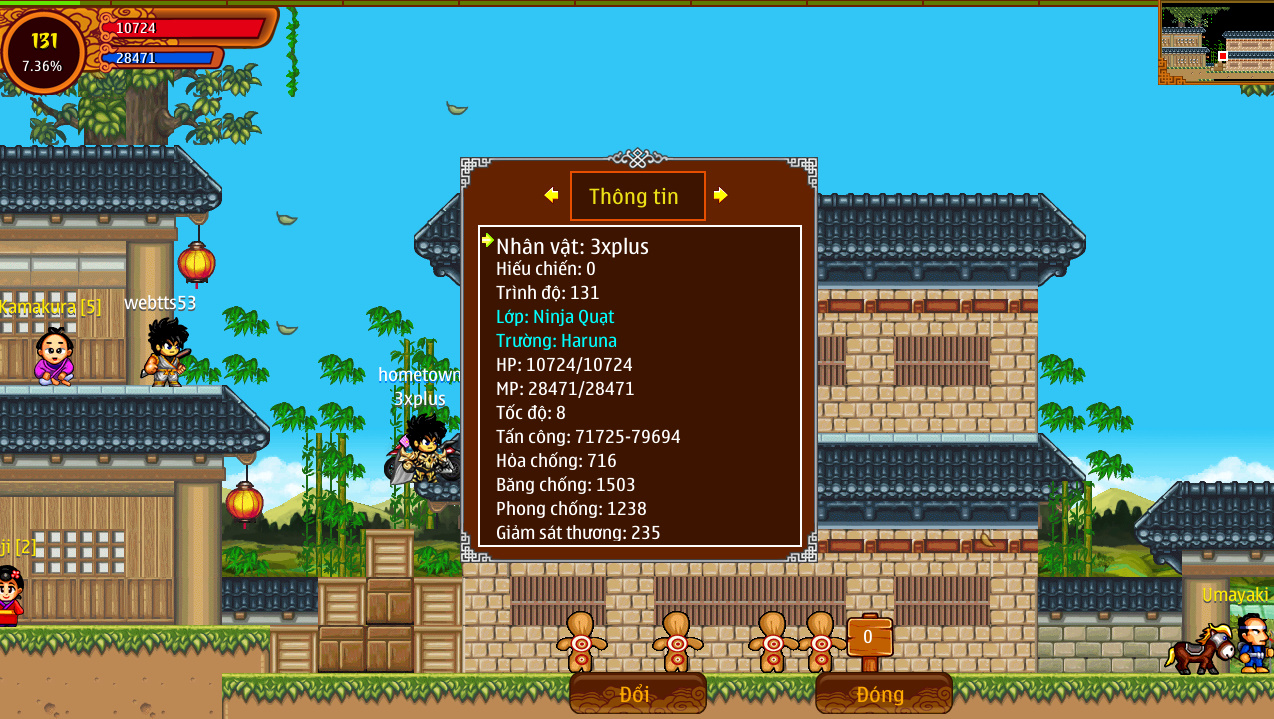
Task: Select the Nhân vật: 3xplus row
Action: click(572, 246)
